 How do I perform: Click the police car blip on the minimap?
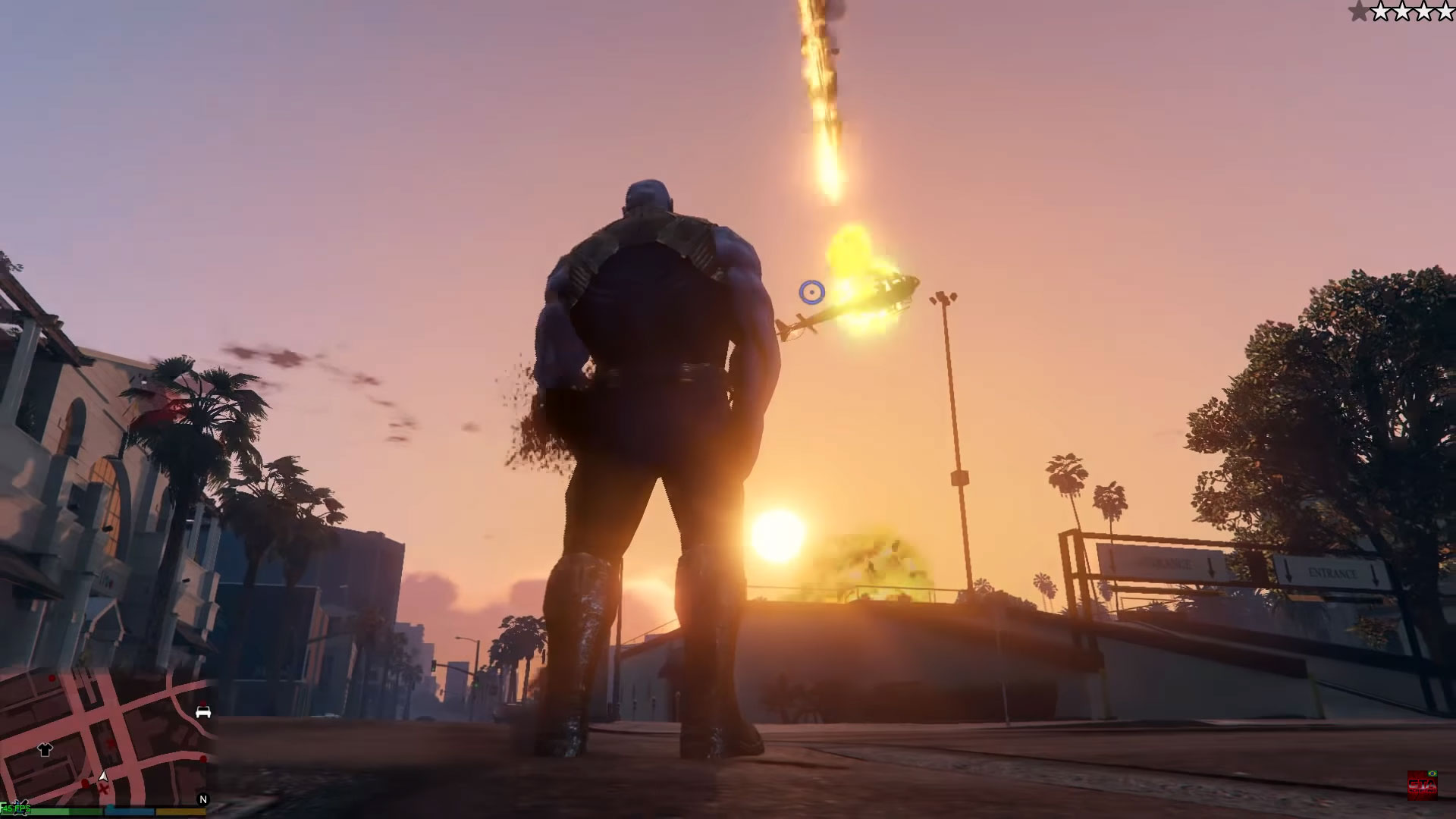pos(203,712)
